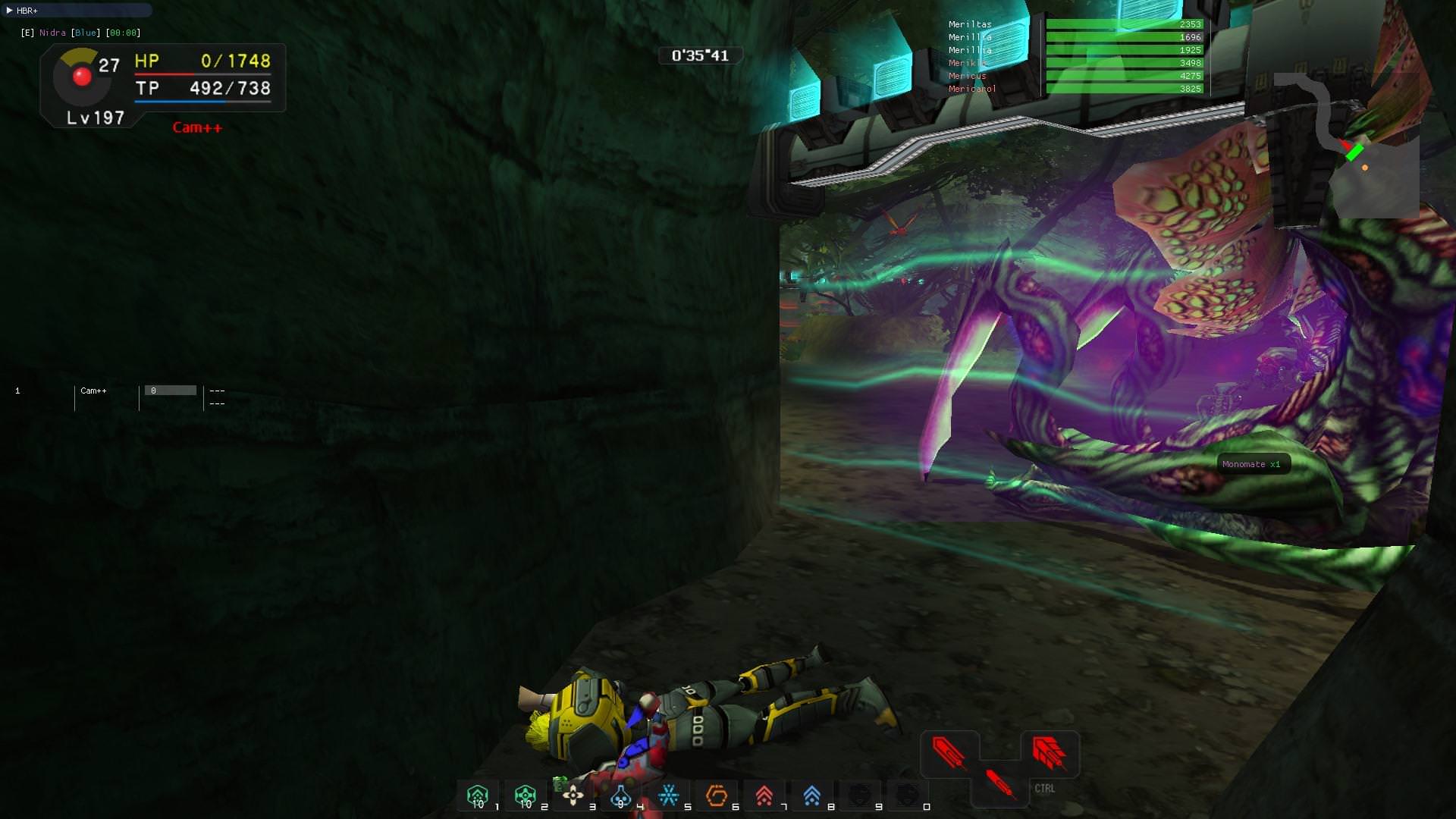
Task: Click the Cam++ addon input field
Action: (171, 391)
